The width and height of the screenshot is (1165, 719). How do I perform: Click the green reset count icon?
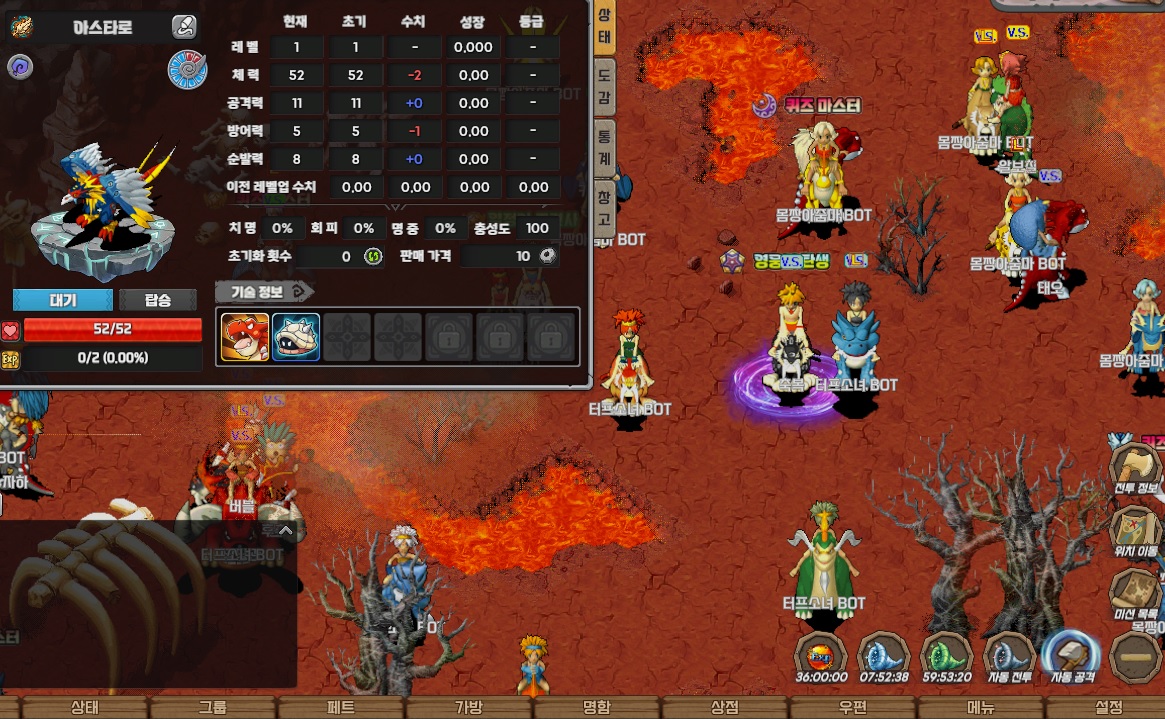[373, 257]
